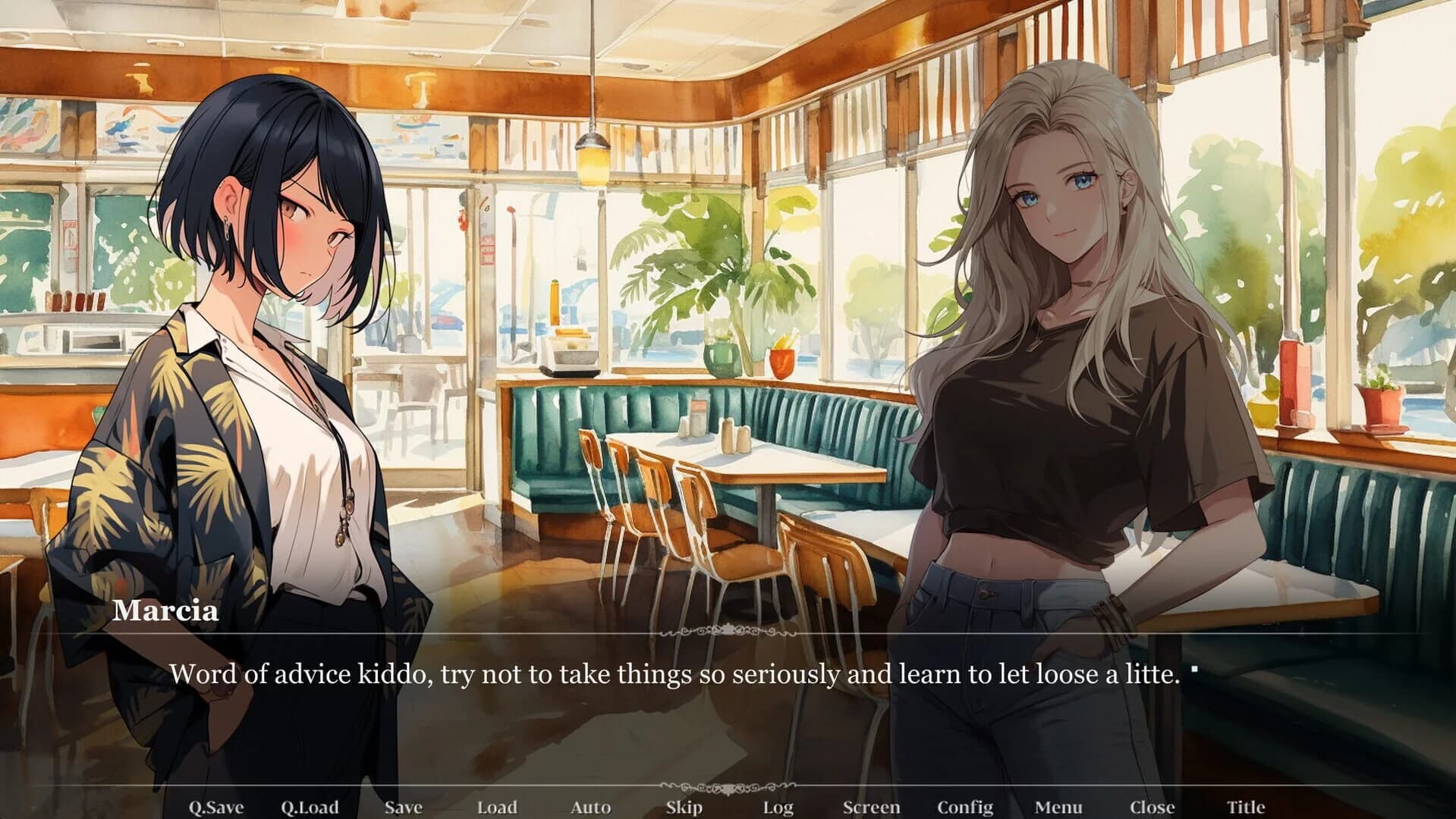Open the dialogue Log history
The width and height of the screenshot is (1456, 819).
point(777,807)
